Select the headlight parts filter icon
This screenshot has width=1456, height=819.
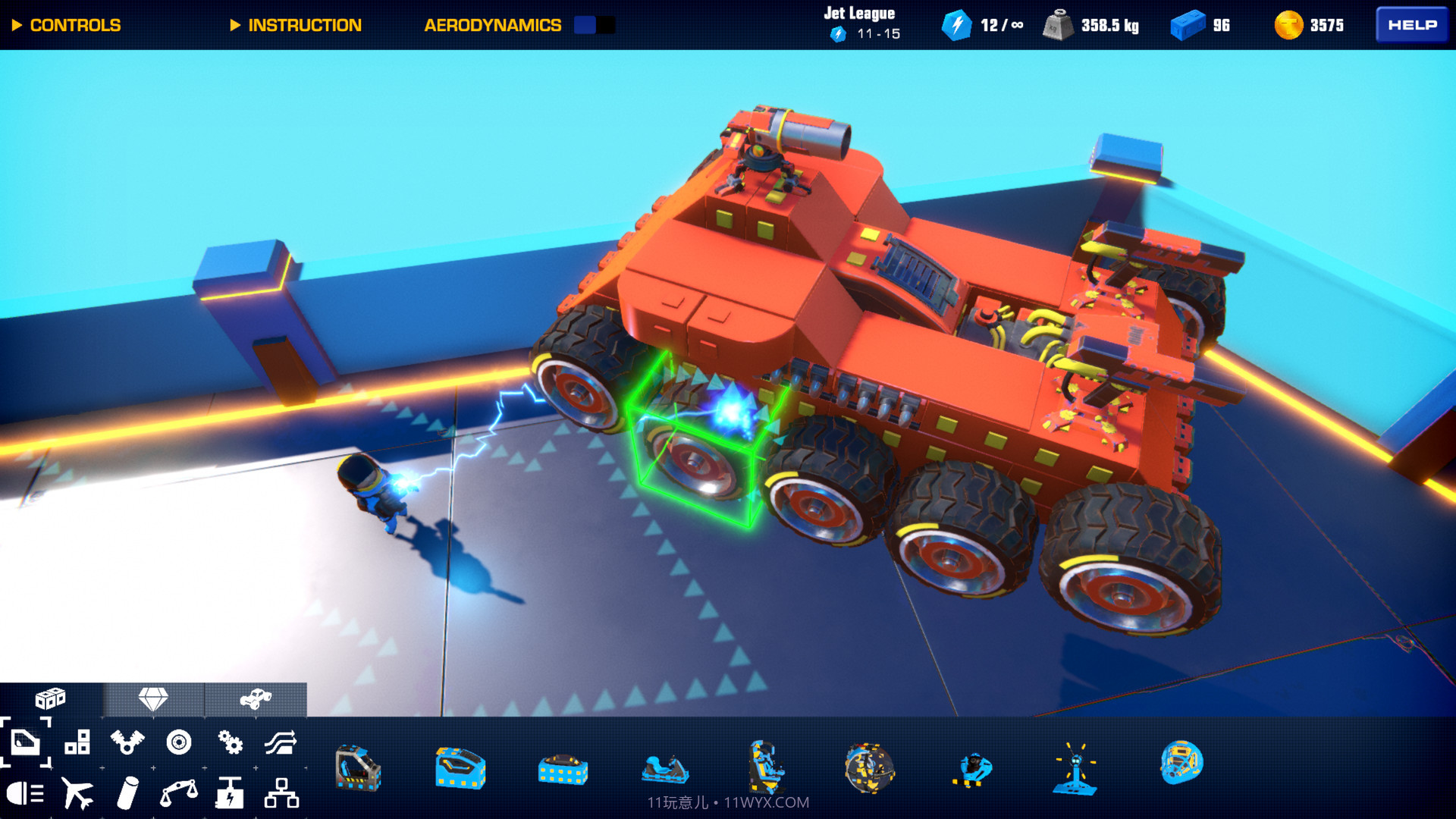[25, 793]
